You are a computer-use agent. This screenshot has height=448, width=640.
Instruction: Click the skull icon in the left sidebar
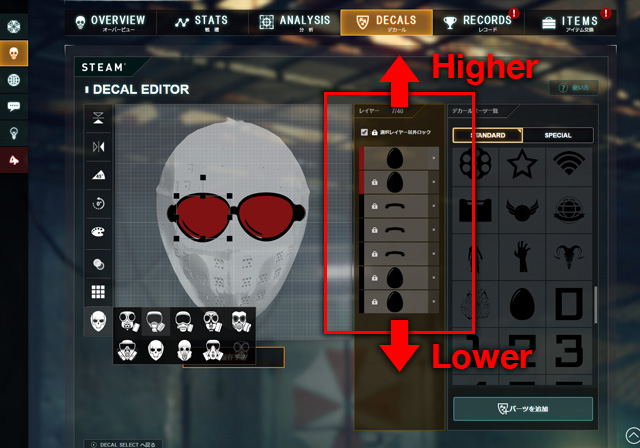pos(14,53)
